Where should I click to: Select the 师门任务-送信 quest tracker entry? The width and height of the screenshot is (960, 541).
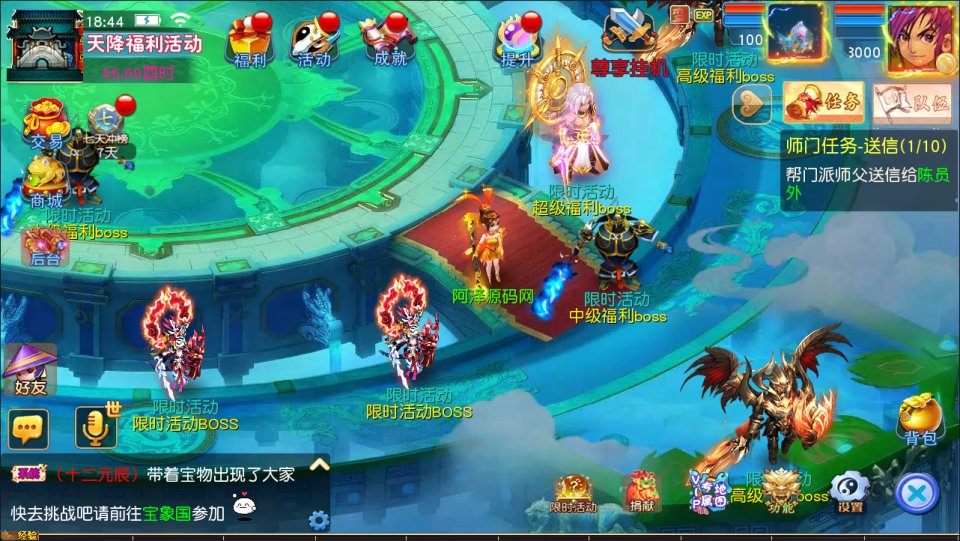(x=867, y=145)
